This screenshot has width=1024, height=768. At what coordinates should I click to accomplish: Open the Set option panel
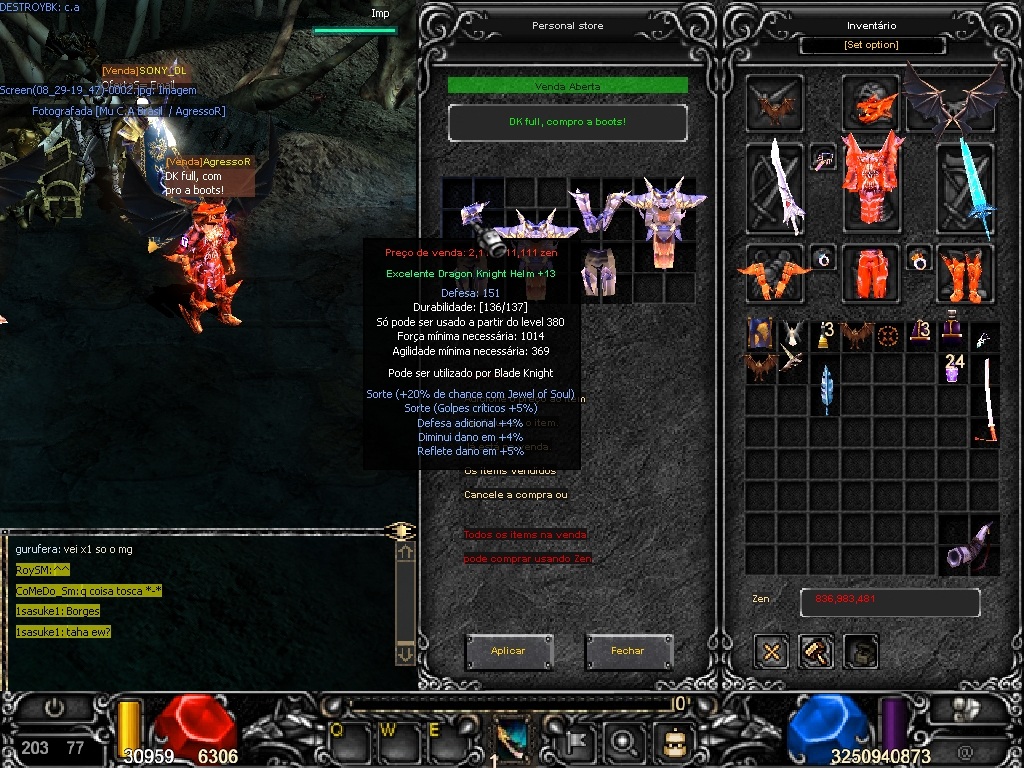click(x=872, y=45)
